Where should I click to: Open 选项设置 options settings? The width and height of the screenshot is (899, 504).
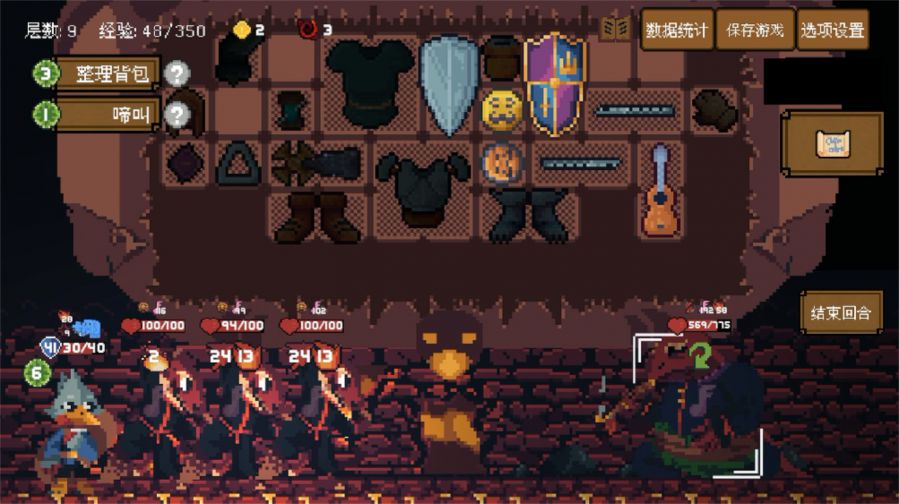832,30
